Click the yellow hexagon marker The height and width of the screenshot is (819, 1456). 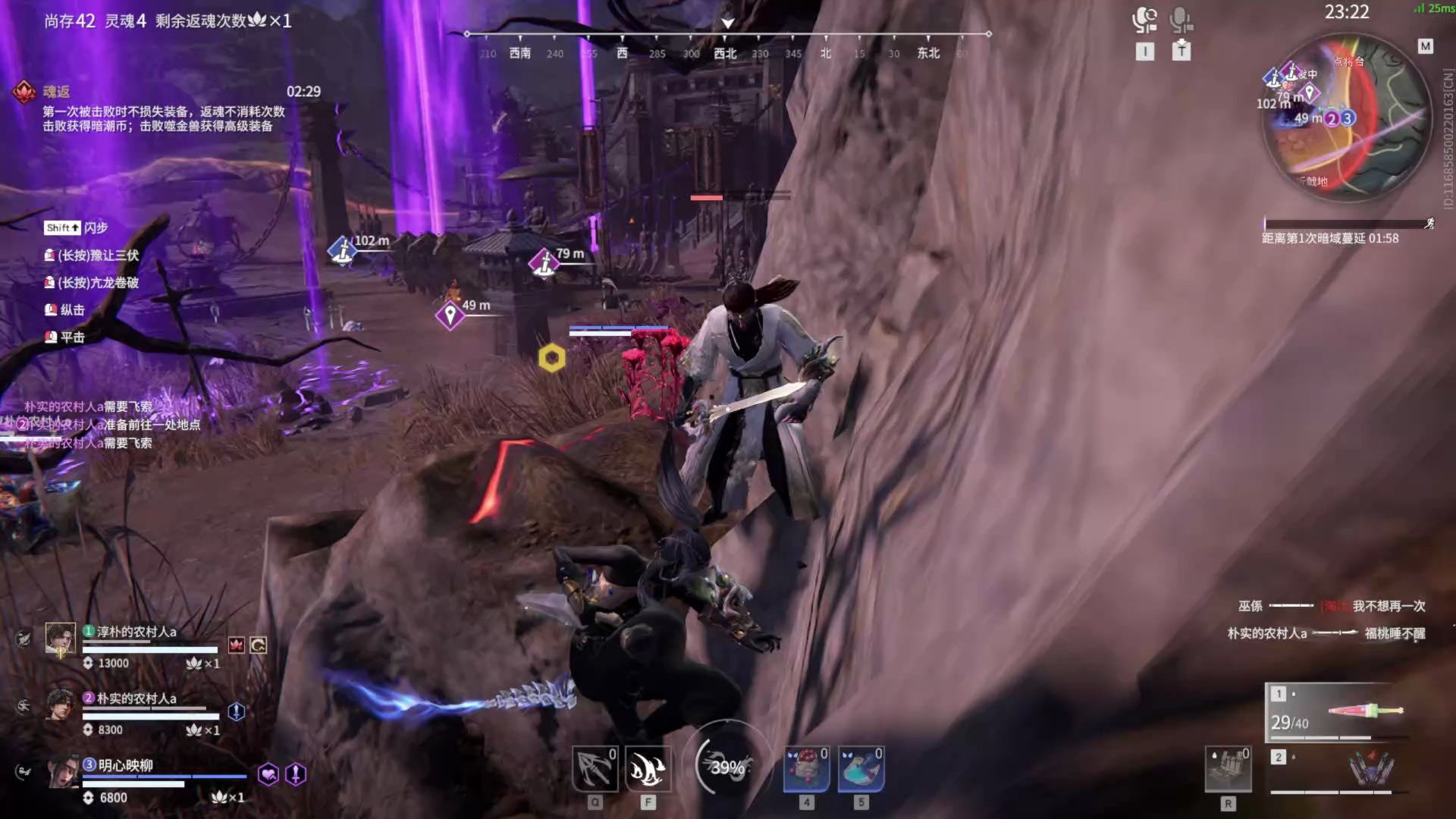tap(552, 357)
